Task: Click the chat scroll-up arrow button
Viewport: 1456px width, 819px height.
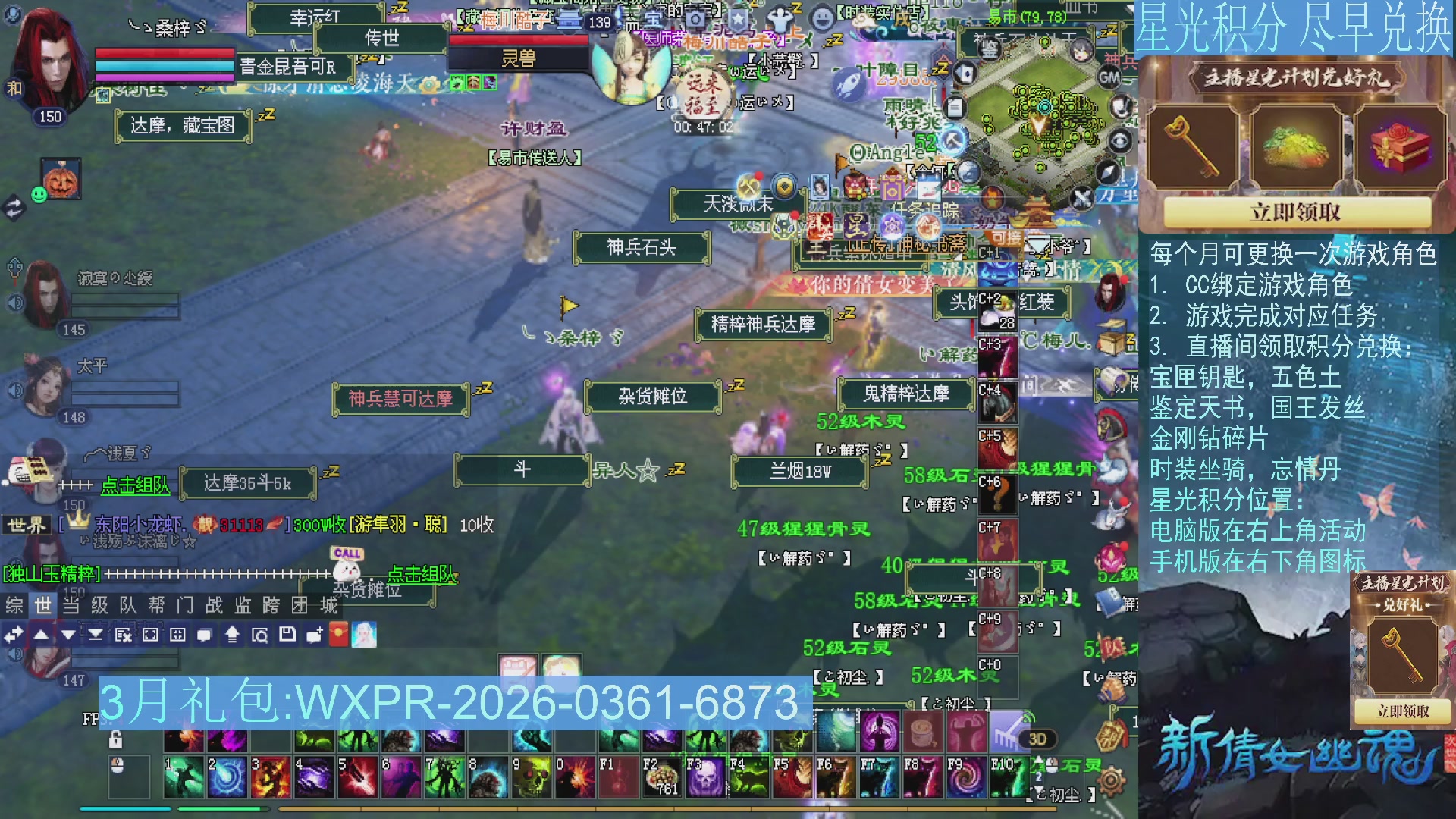Action: point(41,635)
